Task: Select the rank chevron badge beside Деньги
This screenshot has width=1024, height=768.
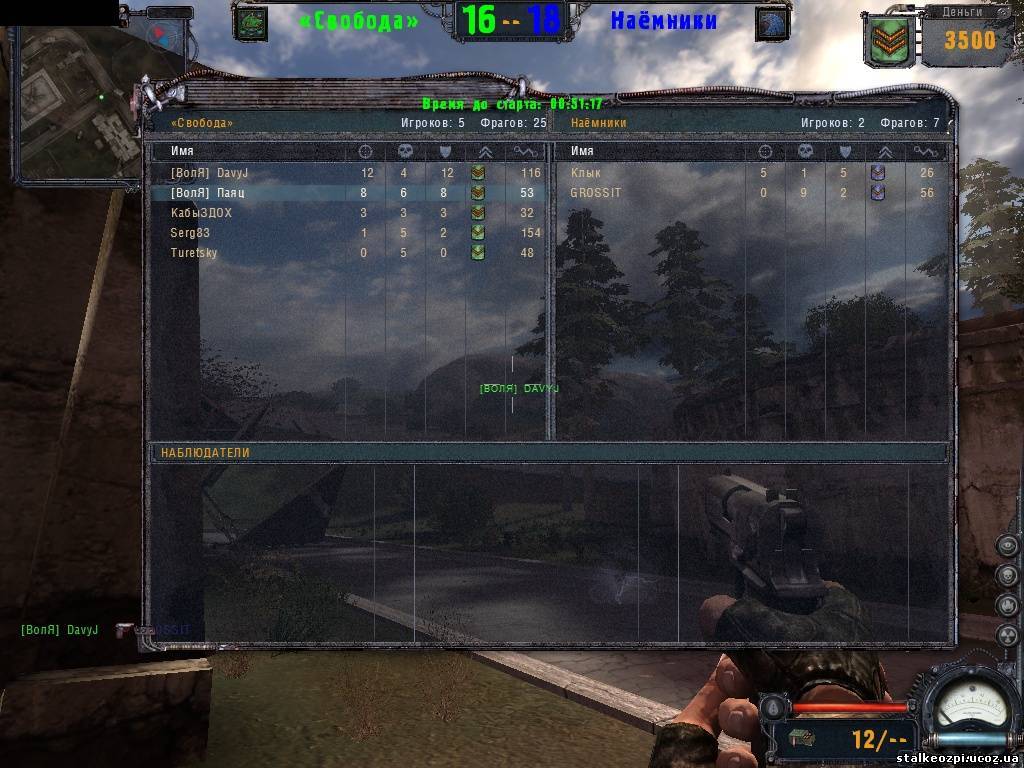Action: tap(889, 40)
